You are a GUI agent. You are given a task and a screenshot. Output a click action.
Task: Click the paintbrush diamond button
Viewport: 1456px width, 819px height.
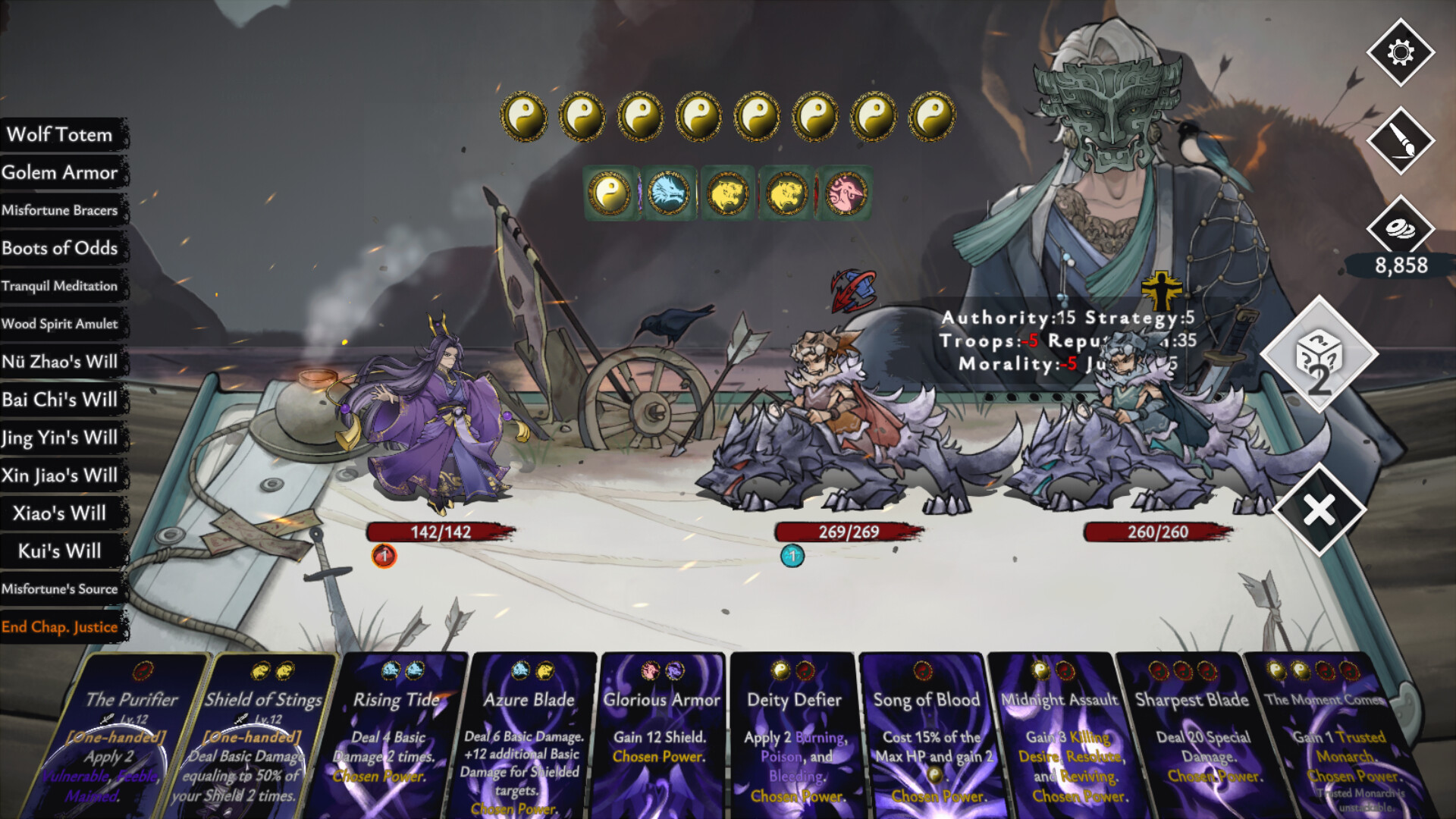pos(1400,141)
